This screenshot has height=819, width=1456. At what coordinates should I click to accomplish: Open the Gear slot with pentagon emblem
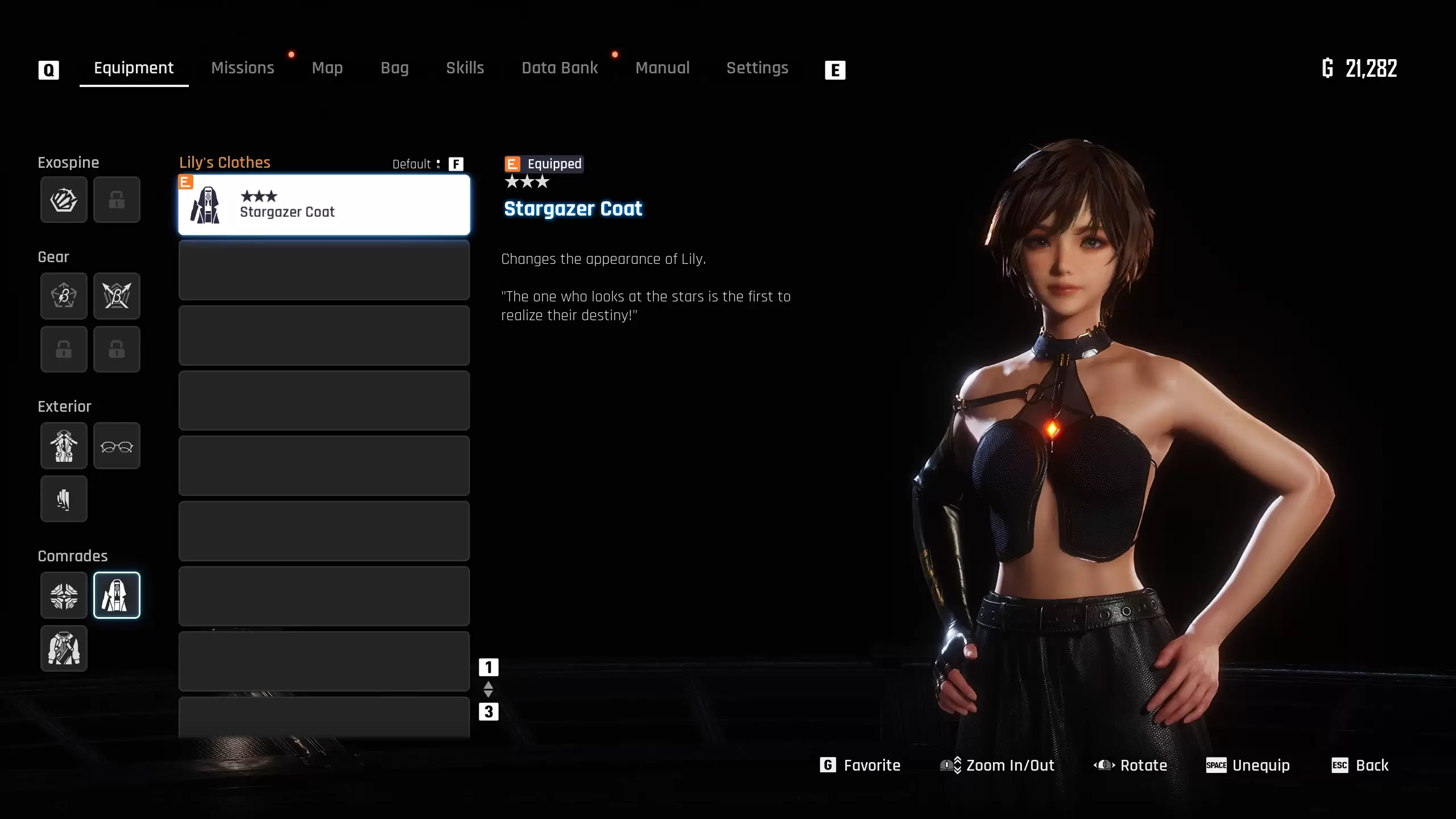(64, 296)
